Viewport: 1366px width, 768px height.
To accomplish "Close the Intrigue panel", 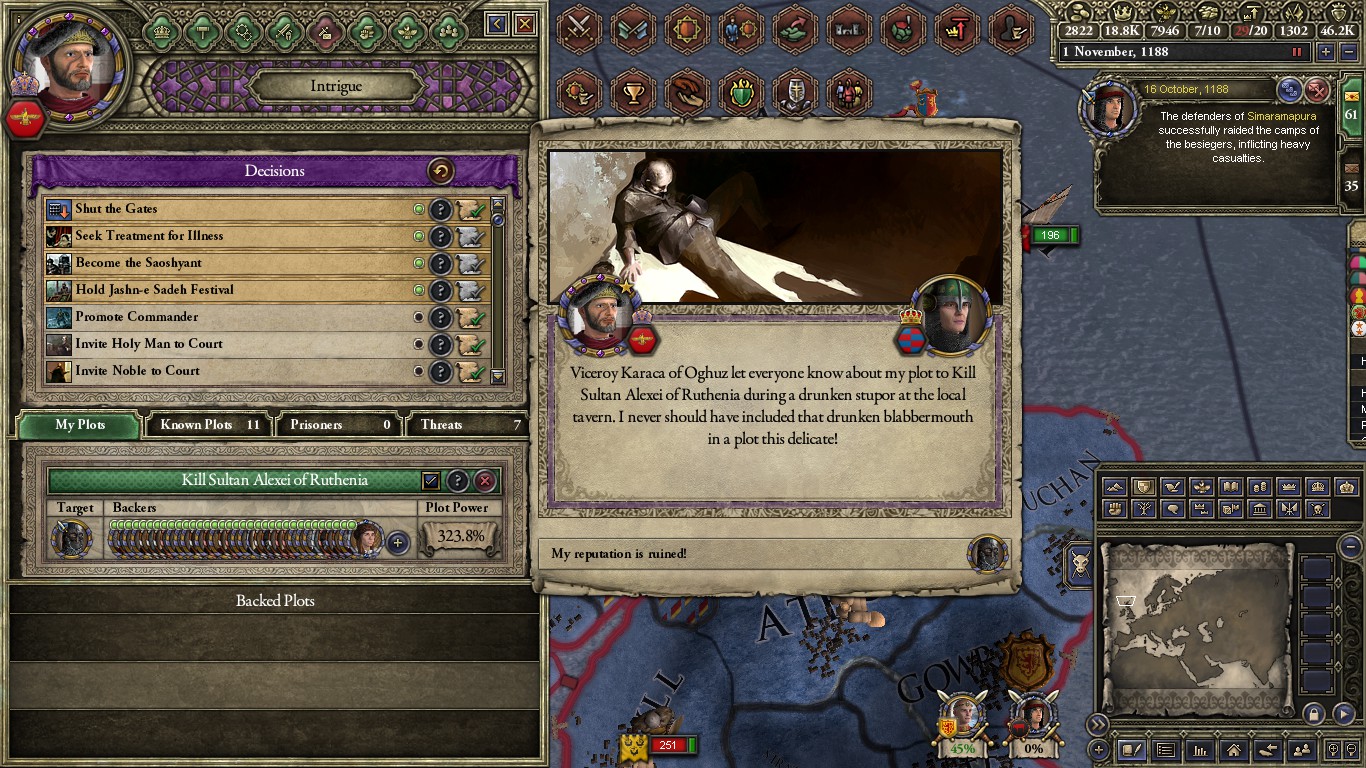I will click(524, 24).
